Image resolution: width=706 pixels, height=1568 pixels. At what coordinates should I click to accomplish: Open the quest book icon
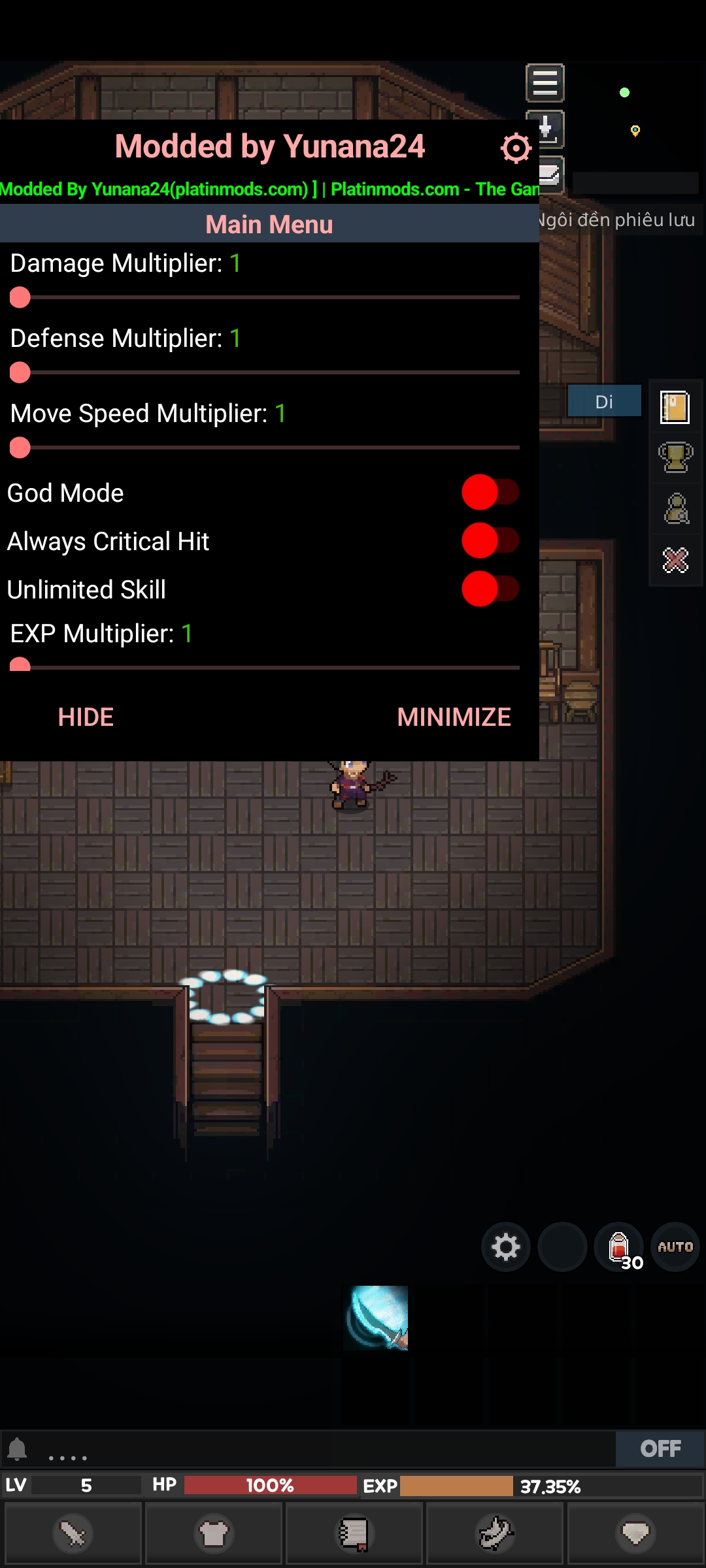pyautogui.click(x=675, y=408)
